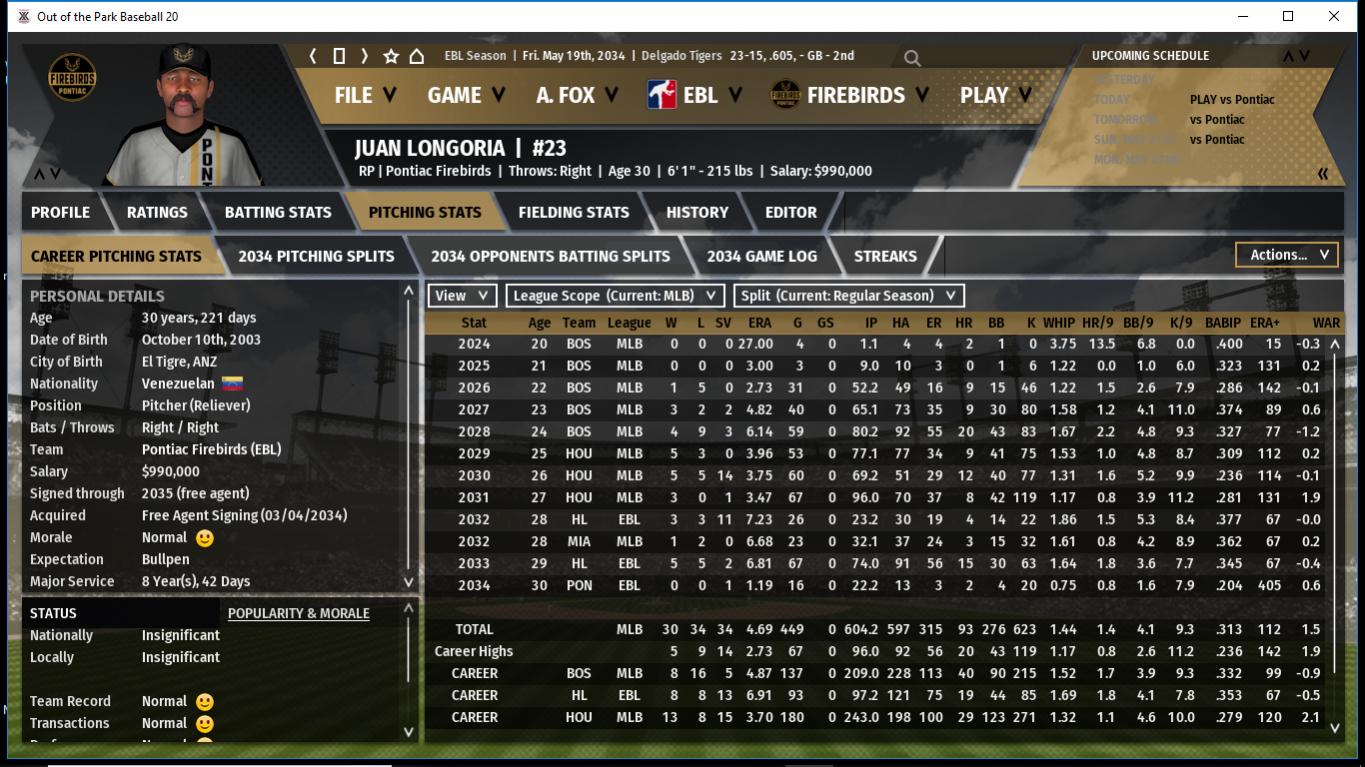Open the PLAY menu
1365x767 pixels.
click(x=995, y=95)
